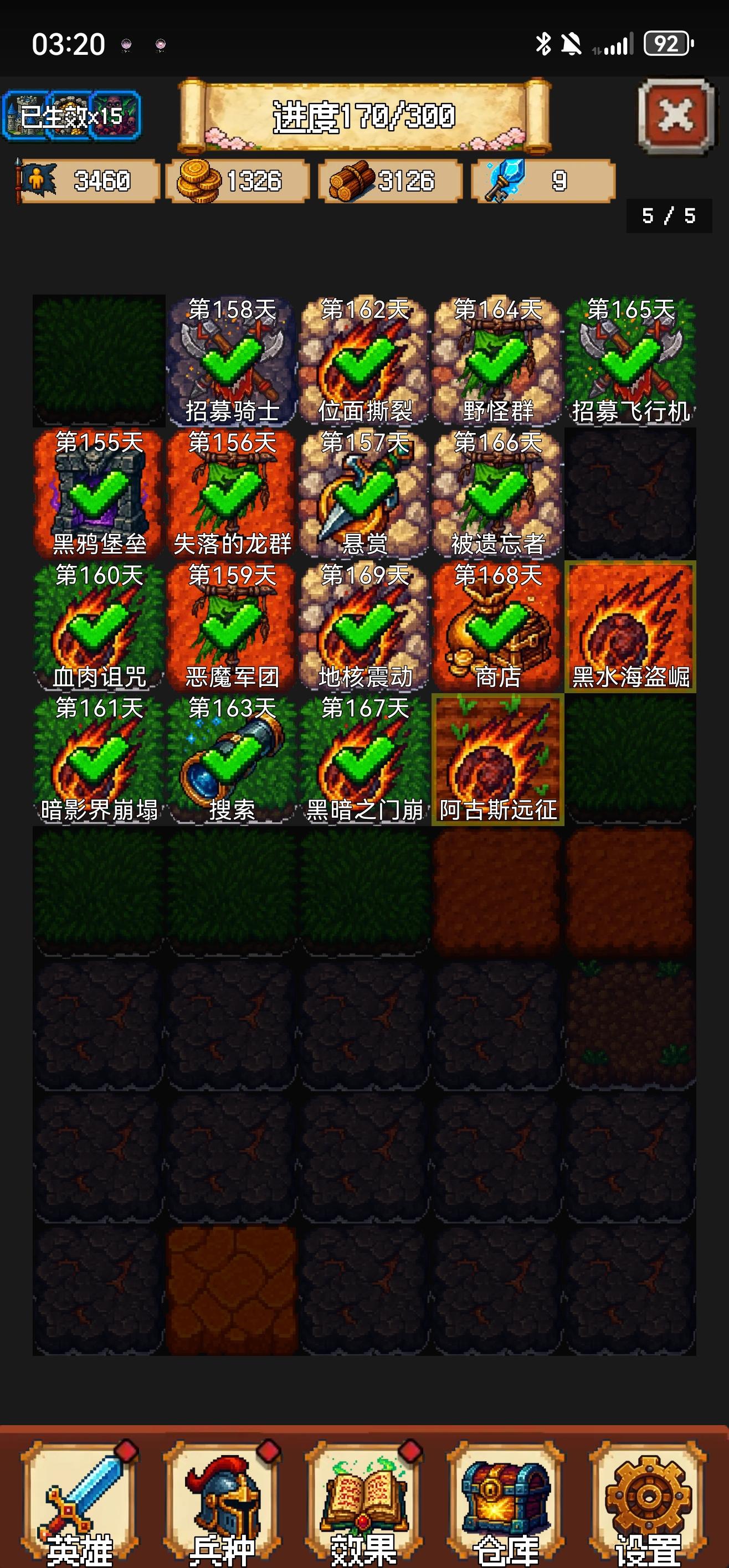729x1568 pixels.
Task: Tap the crystal resource counter showing 9
Action: pos(542,179)
